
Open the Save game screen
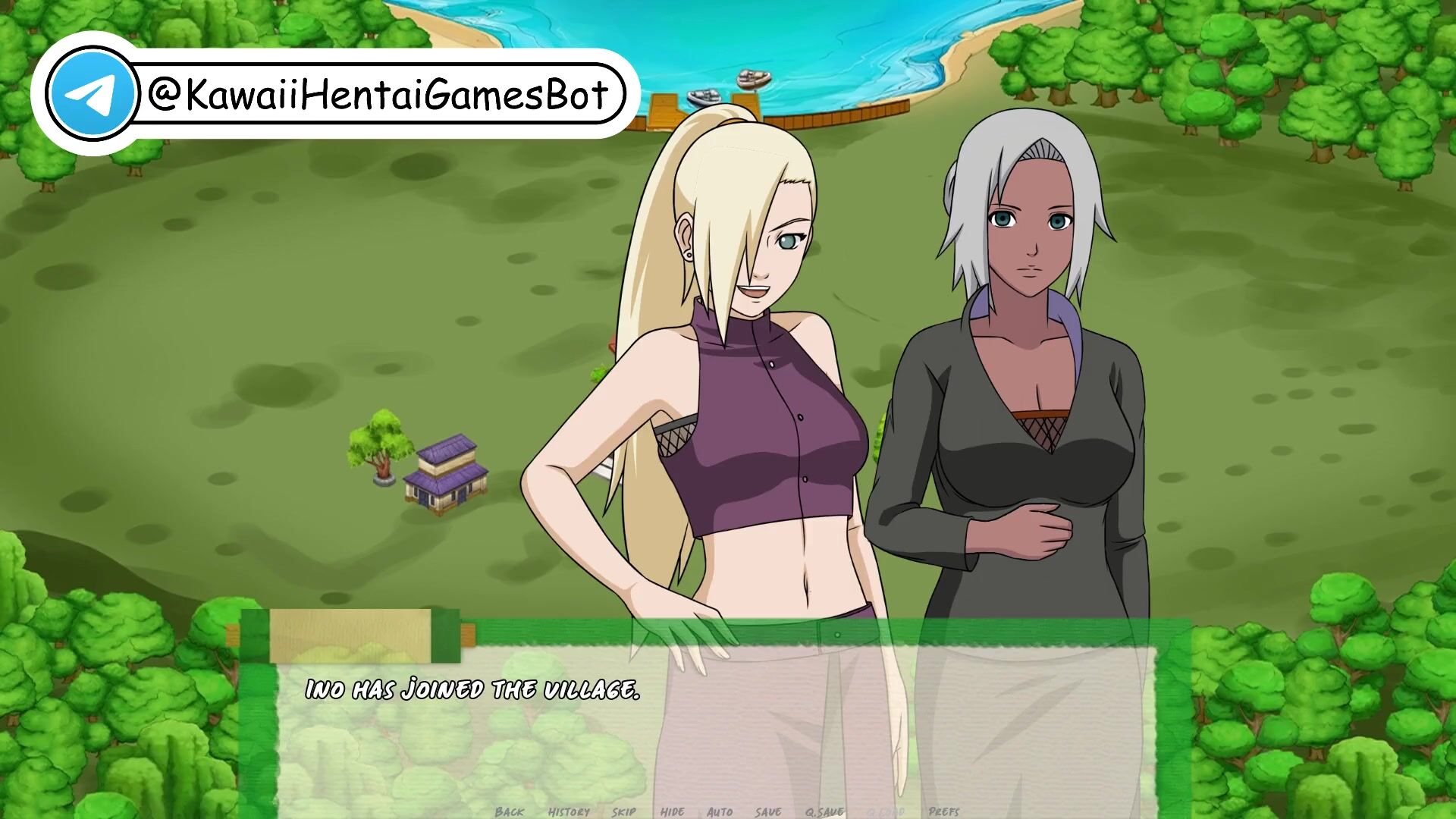768,811
